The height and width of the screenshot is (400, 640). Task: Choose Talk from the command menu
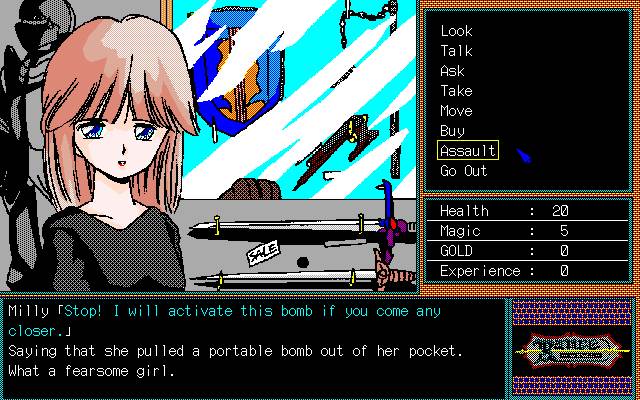pos(456,51)
